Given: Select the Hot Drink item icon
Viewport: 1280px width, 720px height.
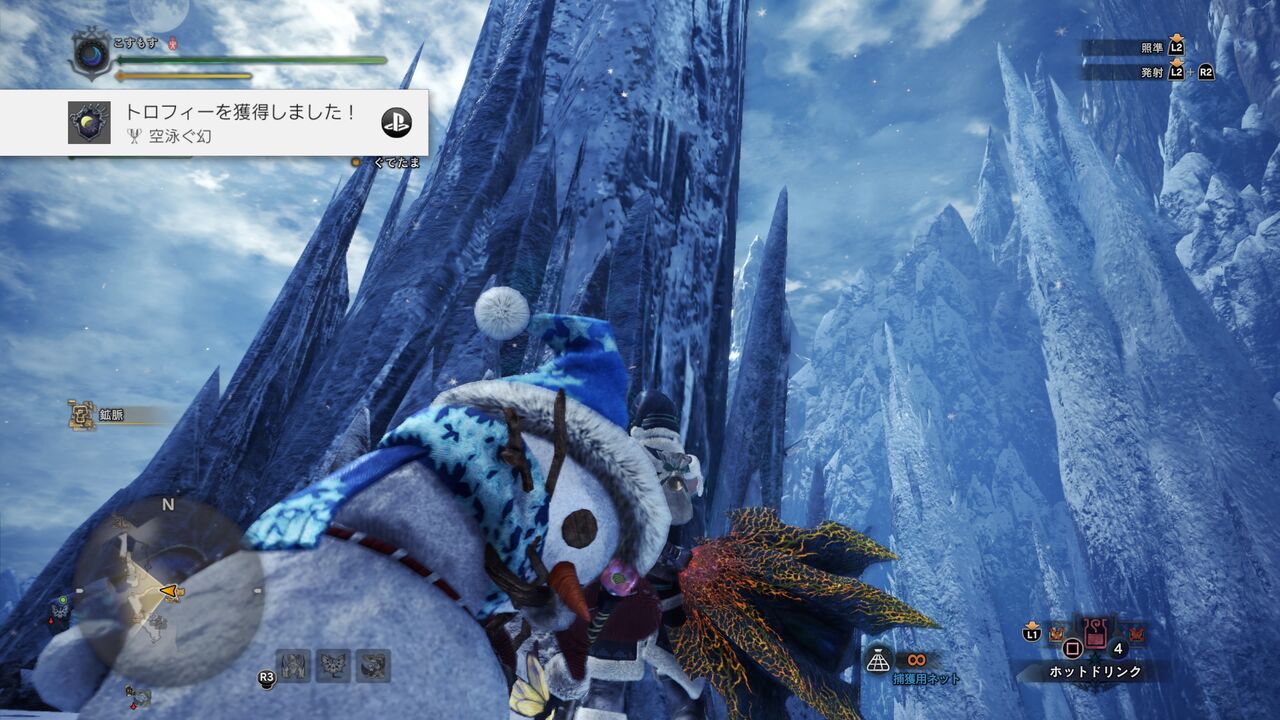Looking at the screenshot, I should [1094, 631].
